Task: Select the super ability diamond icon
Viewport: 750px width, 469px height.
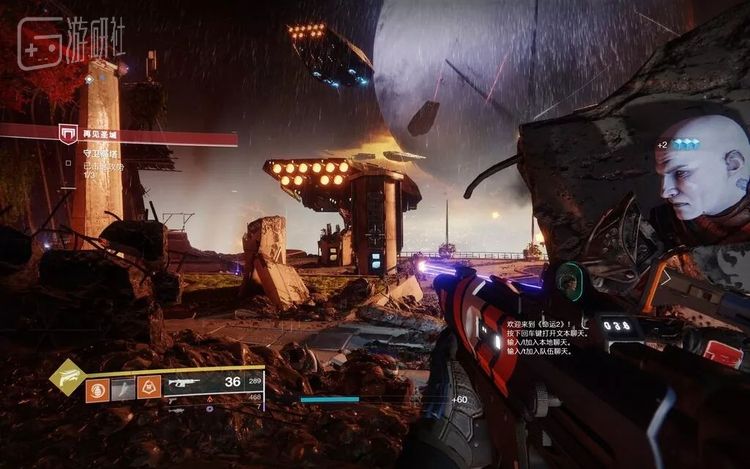Action: coord(65,377)
